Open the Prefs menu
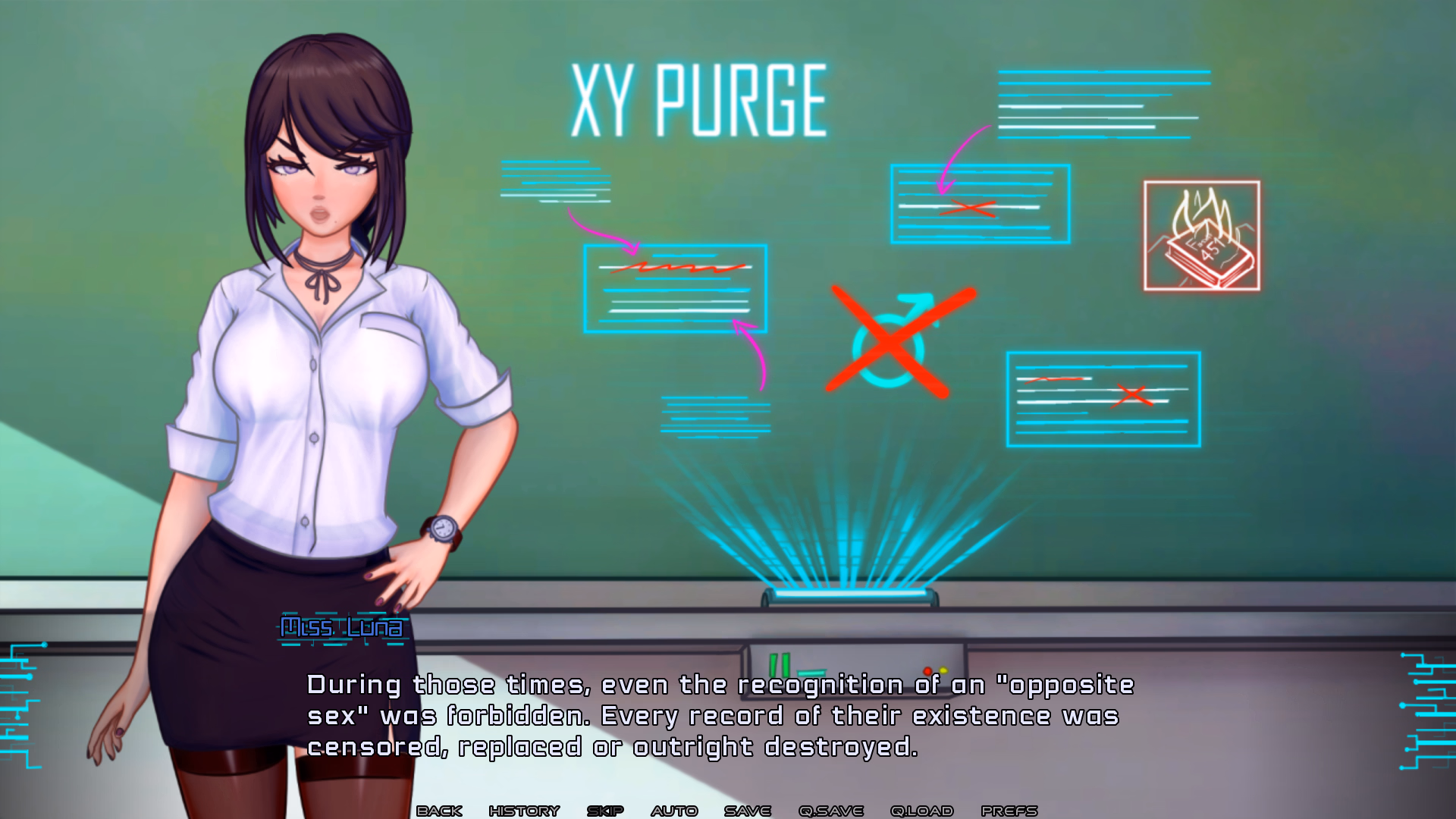1456x819 pixels. [x=1009, y=810]
